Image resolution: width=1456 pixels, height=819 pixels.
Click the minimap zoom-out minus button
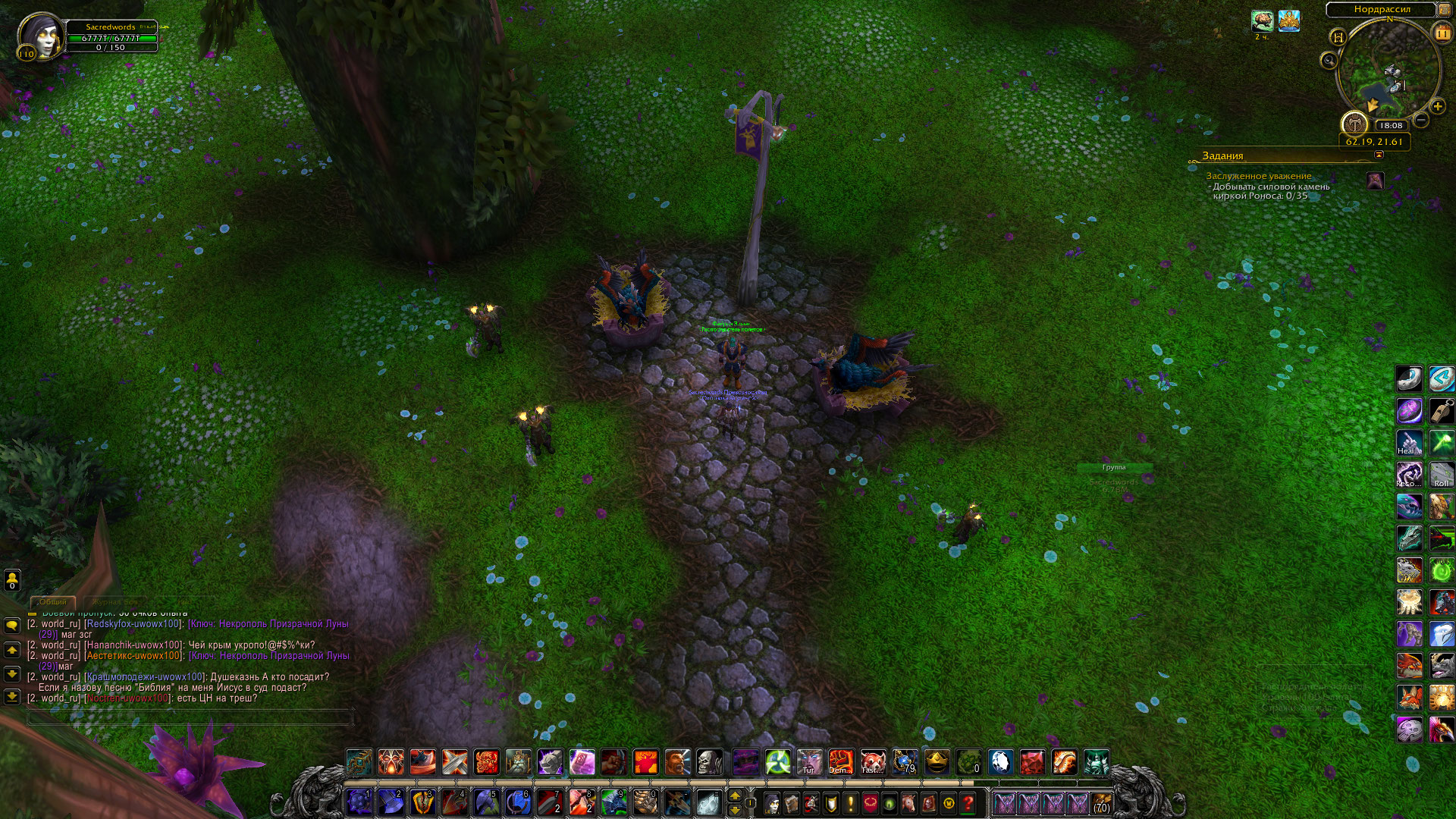tap(1421, 120)
